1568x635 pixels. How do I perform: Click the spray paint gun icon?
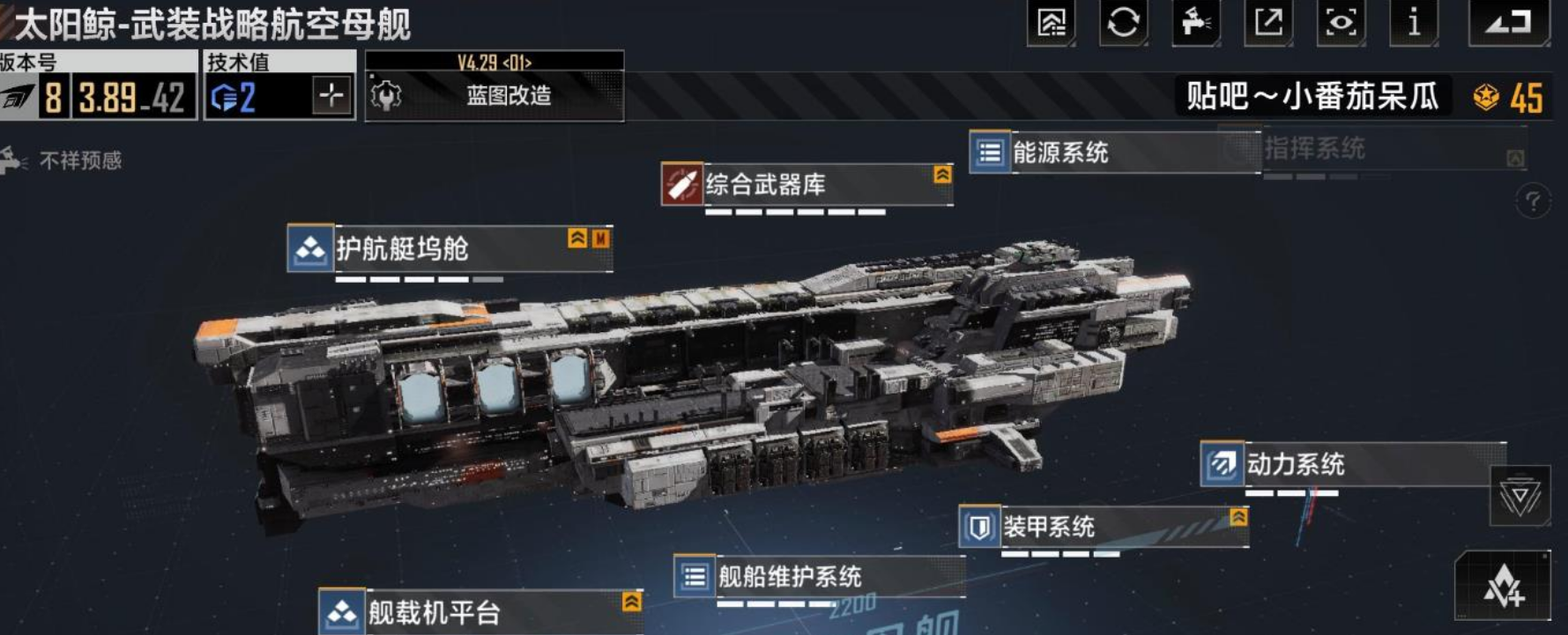[1195, 22]
